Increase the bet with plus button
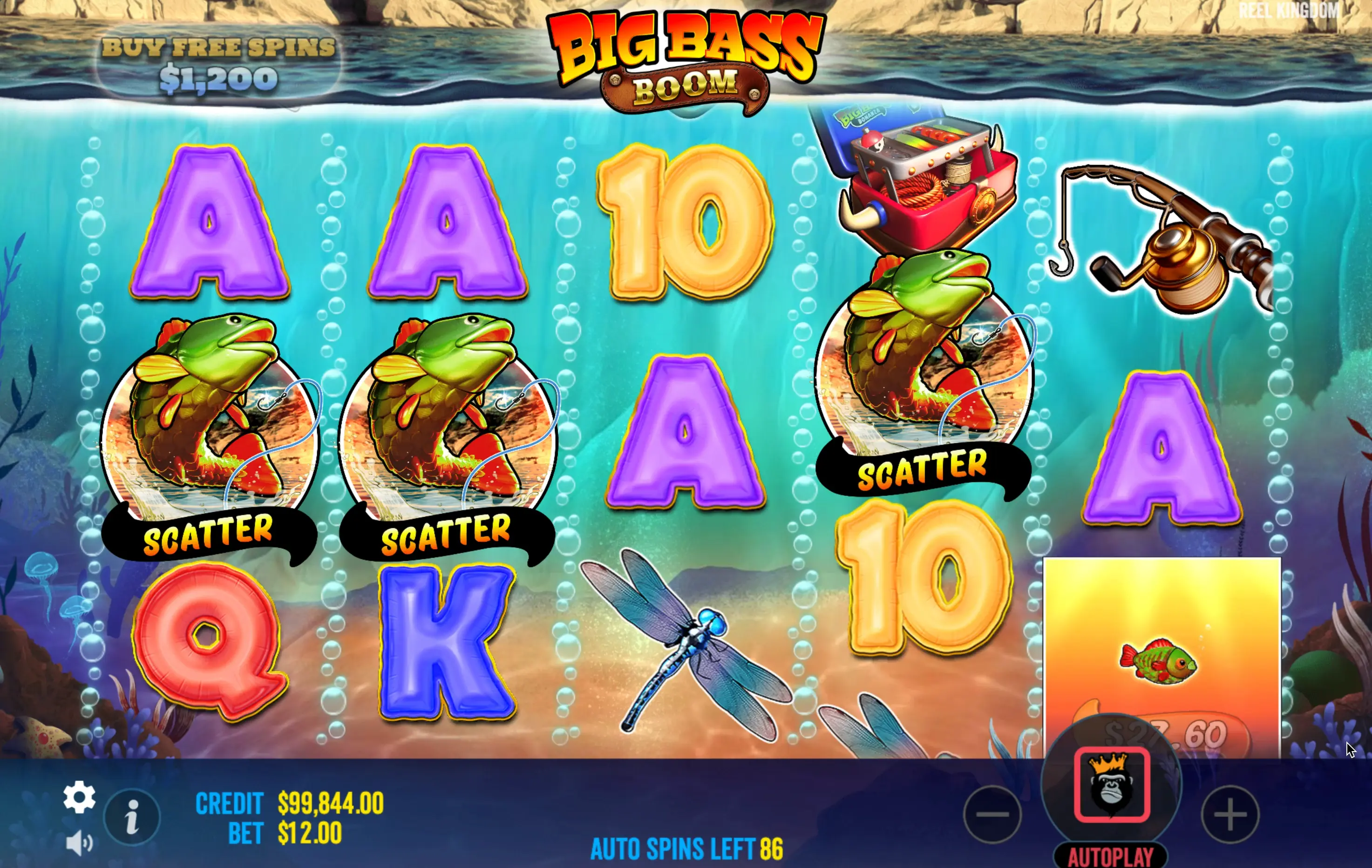This screenshot has height=868, width=1372. 1230,814
